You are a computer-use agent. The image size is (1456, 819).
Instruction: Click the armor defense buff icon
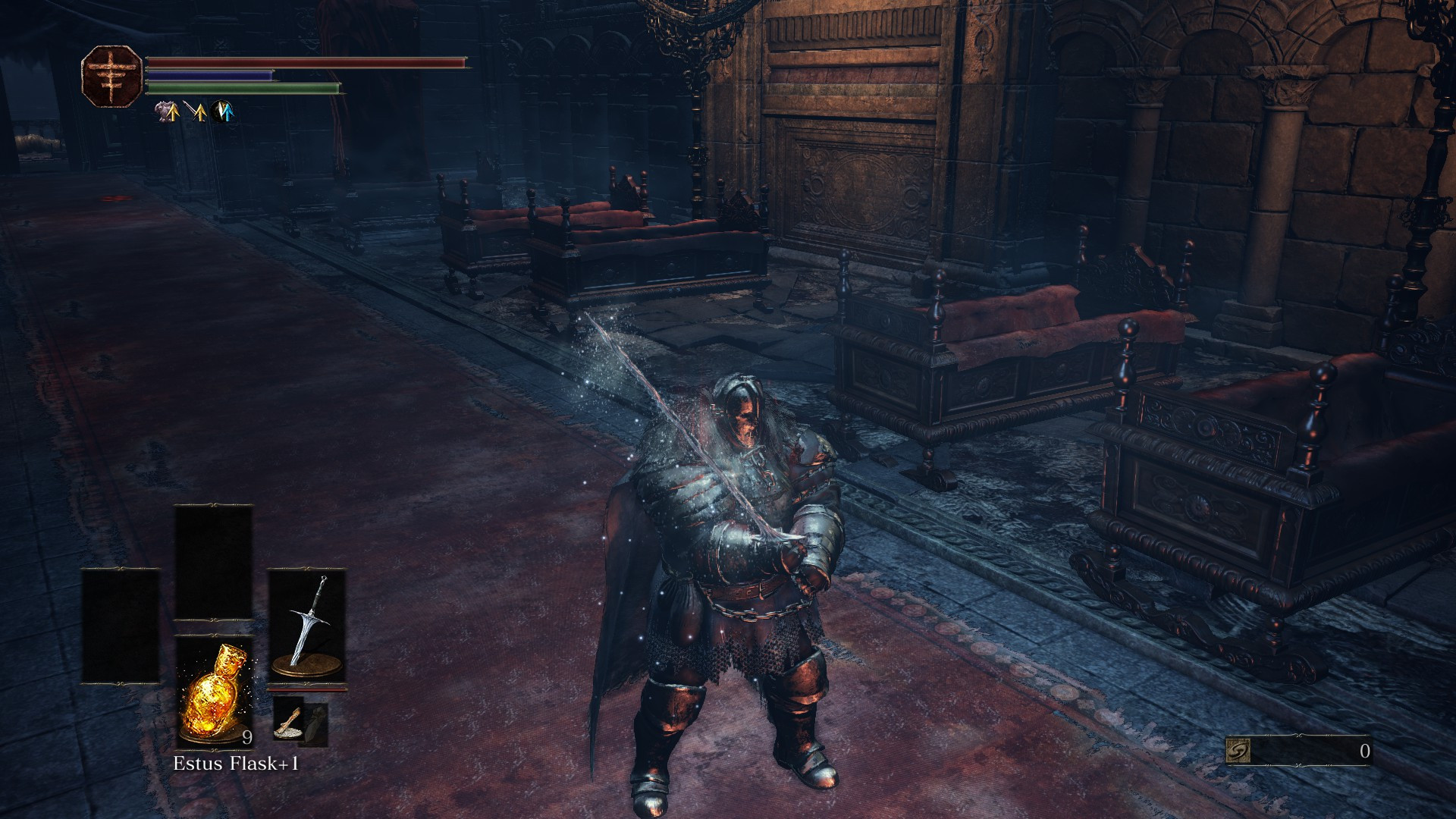click(167, 112)
